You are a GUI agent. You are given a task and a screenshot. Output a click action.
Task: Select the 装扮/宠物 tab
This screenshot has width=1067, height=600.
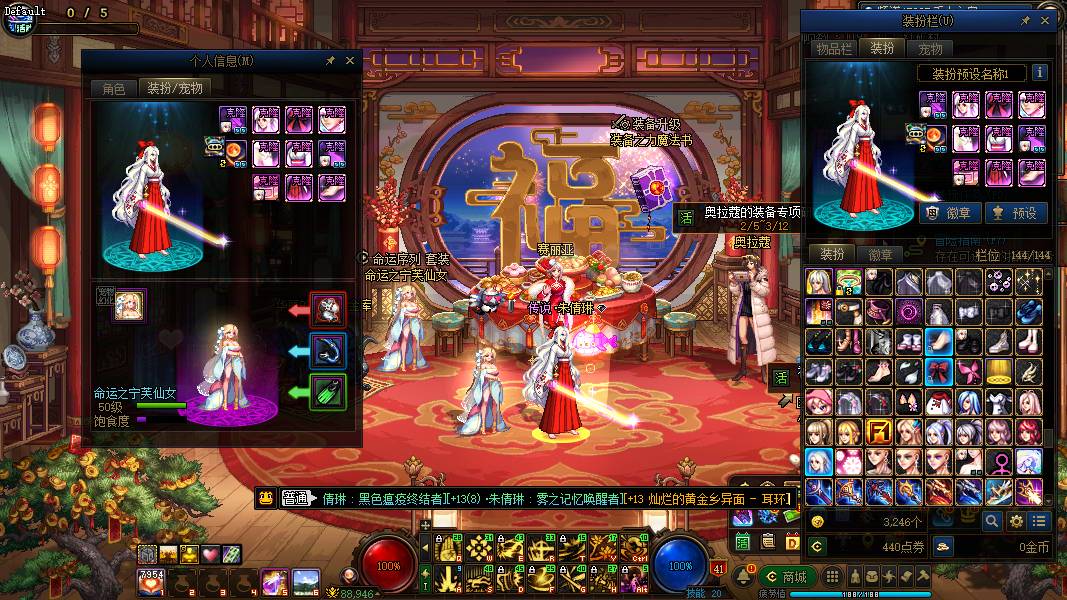tap(175, 88)
